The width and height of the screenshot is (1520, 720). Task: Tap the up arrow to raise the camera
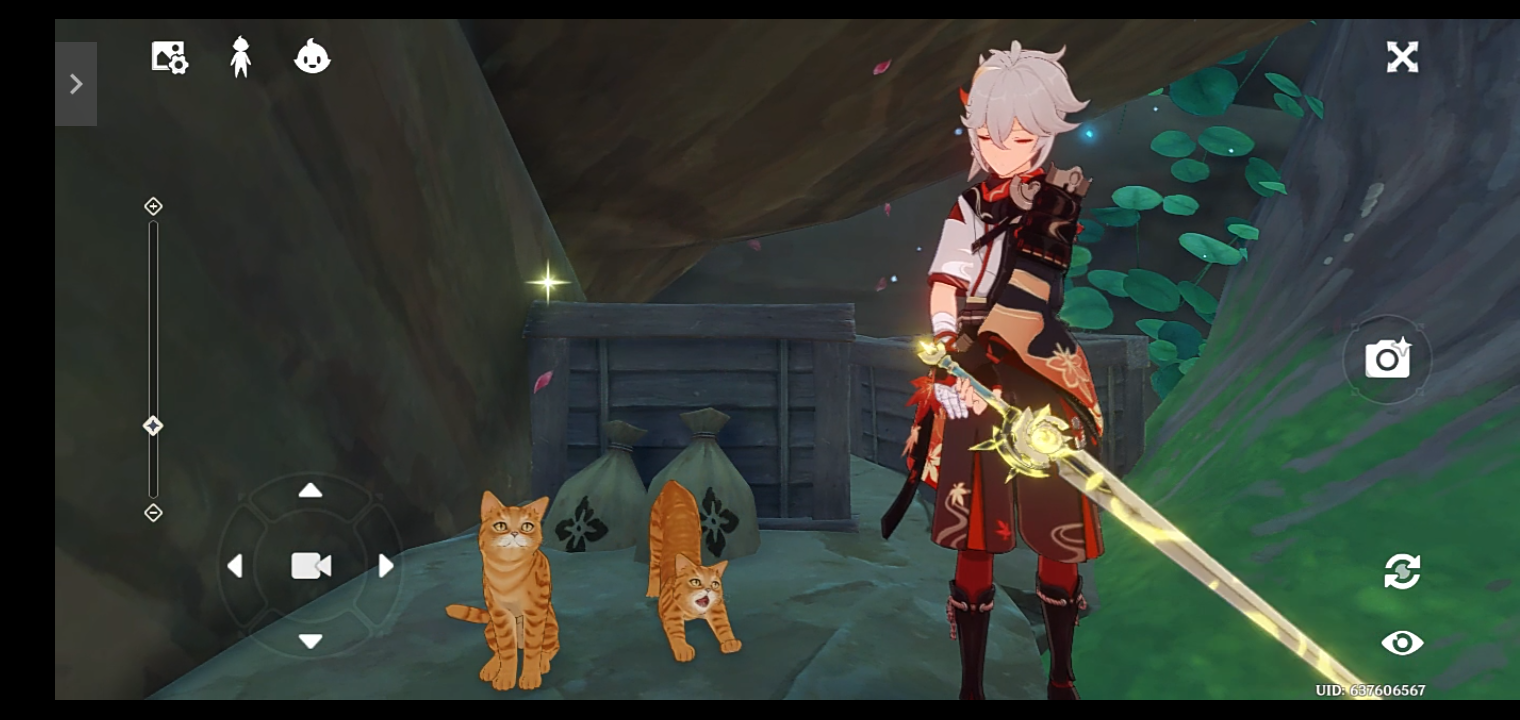310,490
